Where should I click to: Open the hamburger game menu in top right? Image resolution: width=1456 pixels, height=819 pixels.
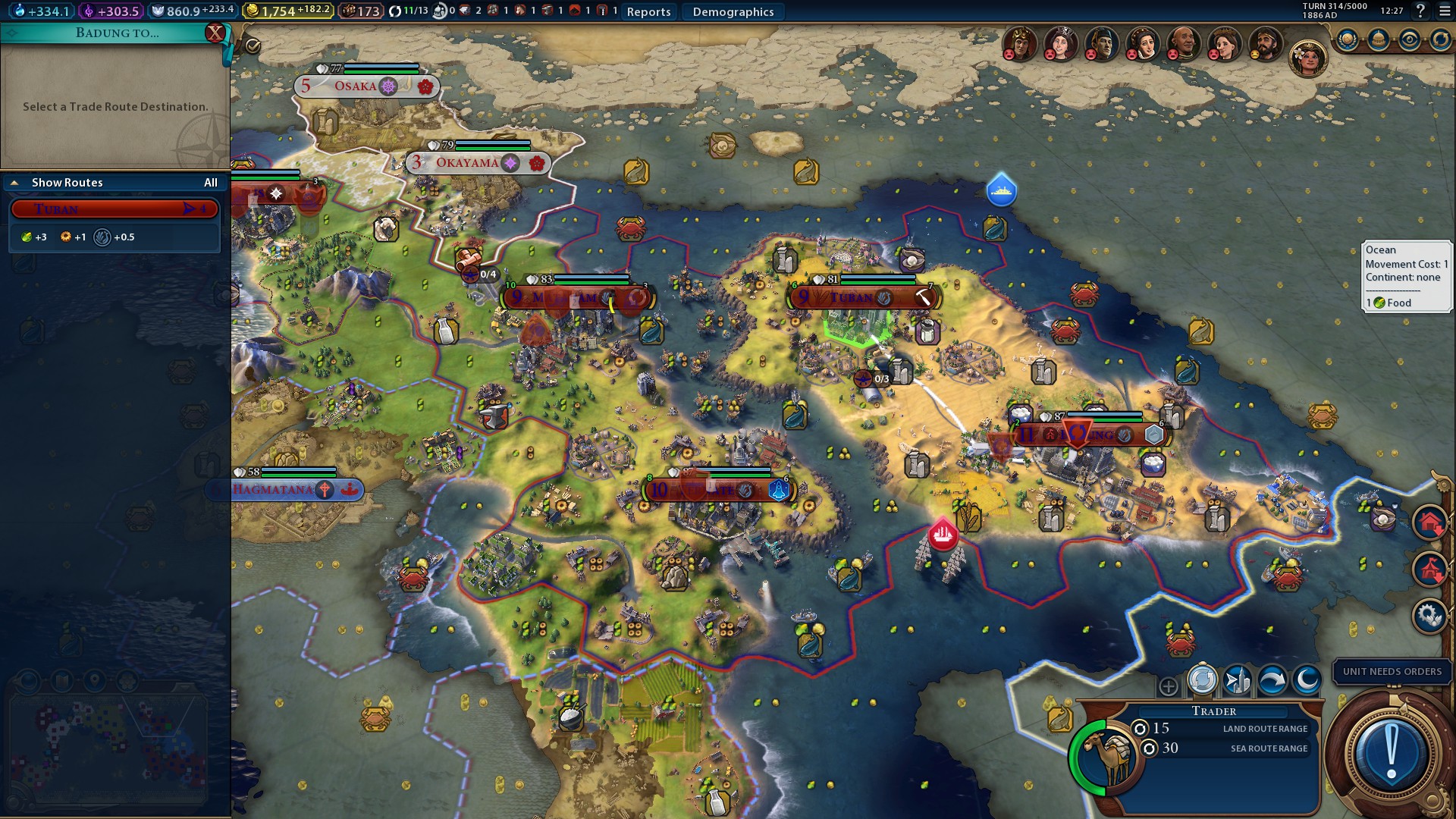tap(1443, 11)
